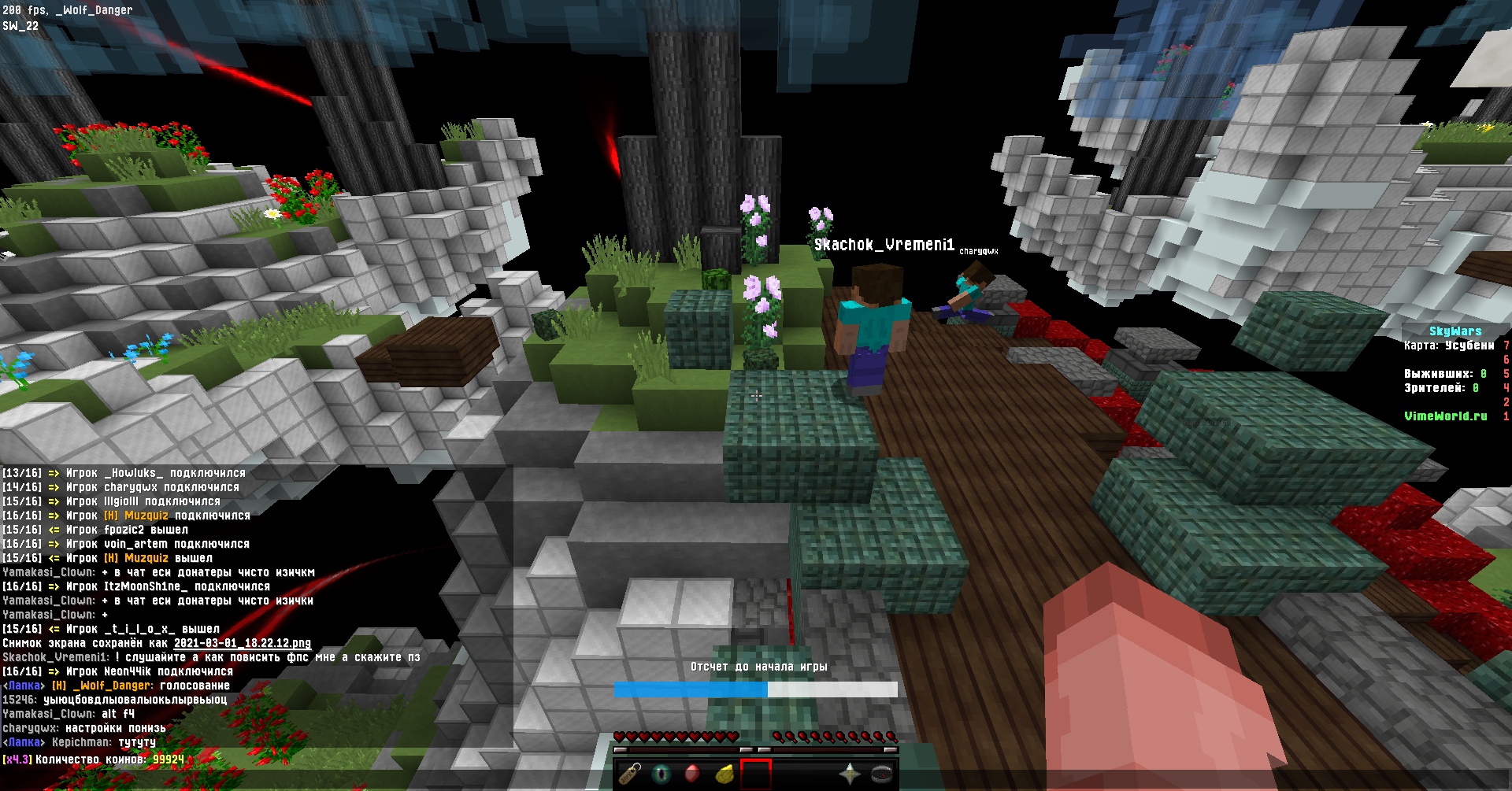The image size is (1512, 791).
Task: Select the yellow glowstone dust slot
Action: (x=724, y=774)
